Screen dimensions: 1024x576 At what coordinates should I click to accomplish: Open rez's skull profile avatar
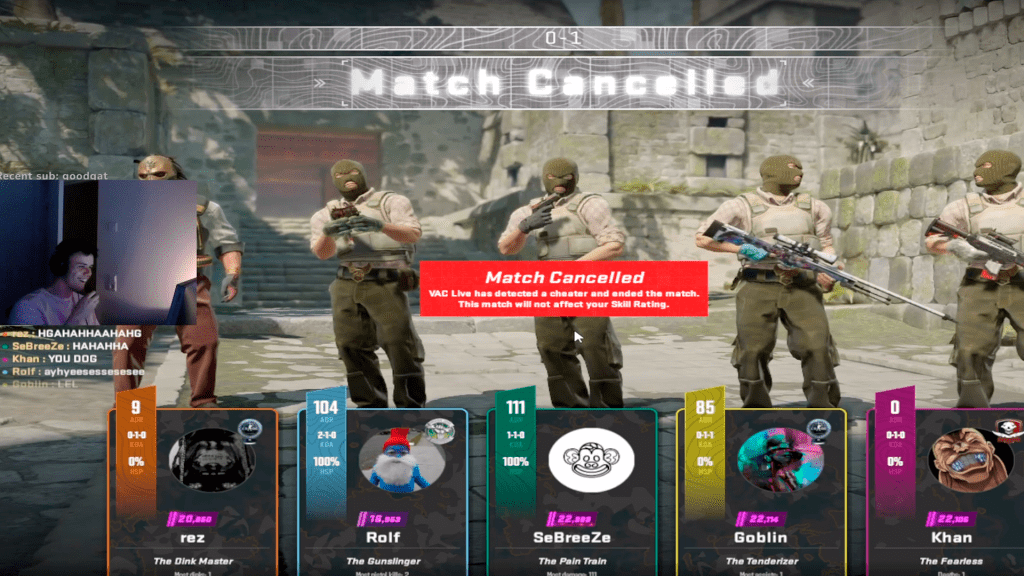pyautogui.click(x=211, y=460)
